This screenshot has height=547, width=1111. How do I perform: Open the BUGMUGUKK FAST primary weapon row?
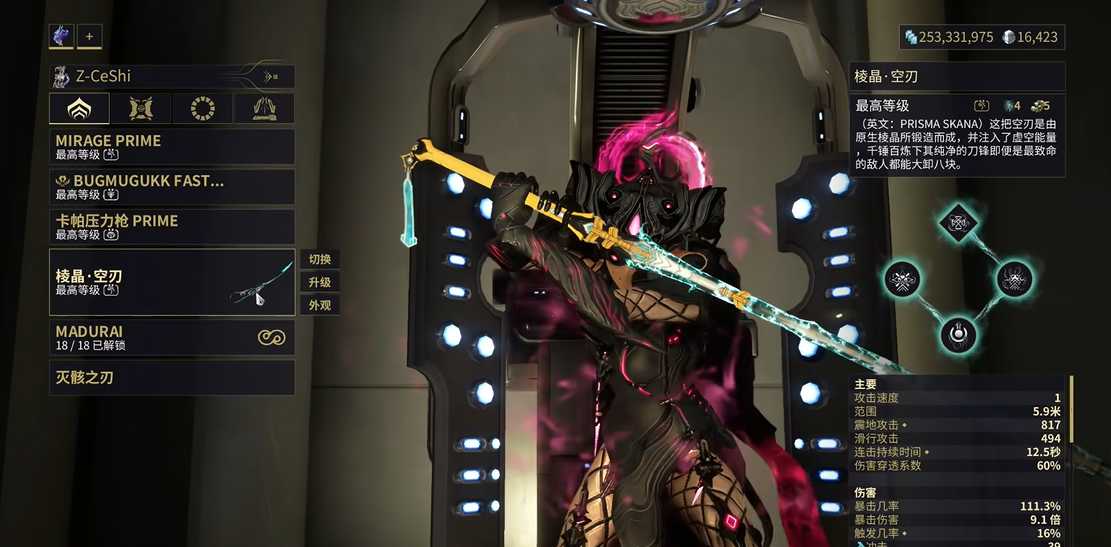172,187
